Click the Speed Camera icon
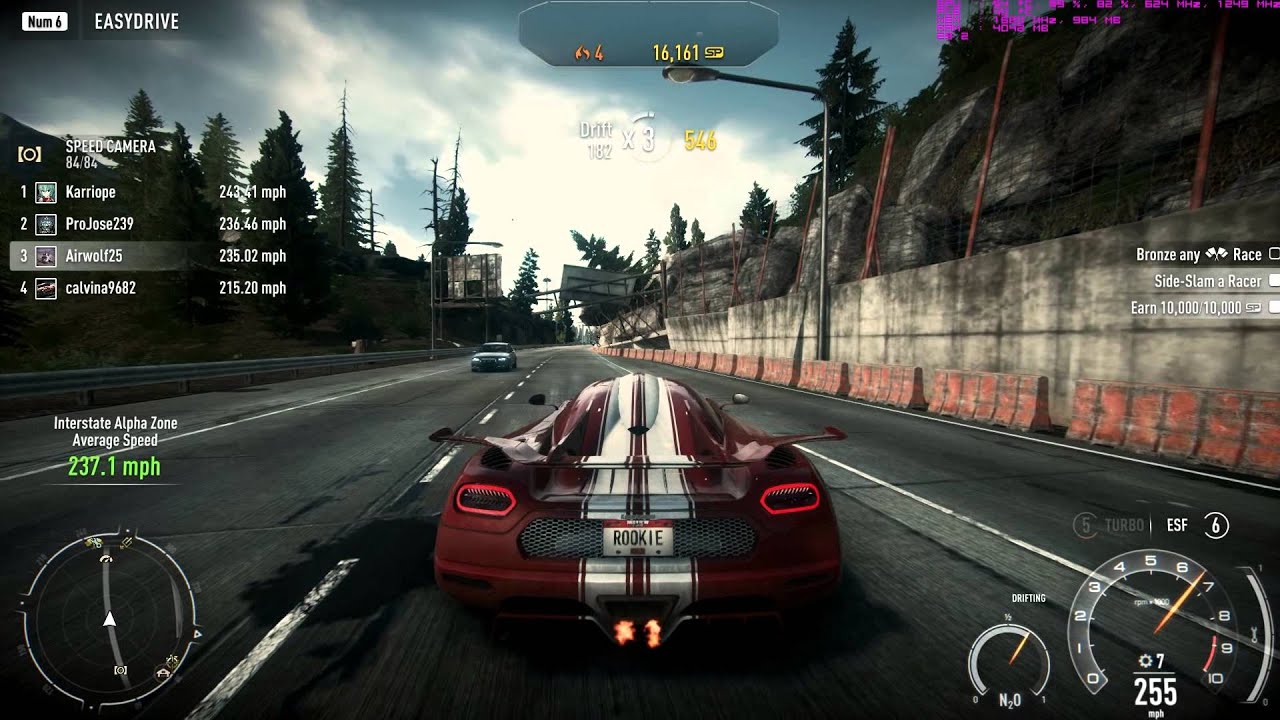The height and width of the screenshot is (720, 1280). tap(30, 154)
